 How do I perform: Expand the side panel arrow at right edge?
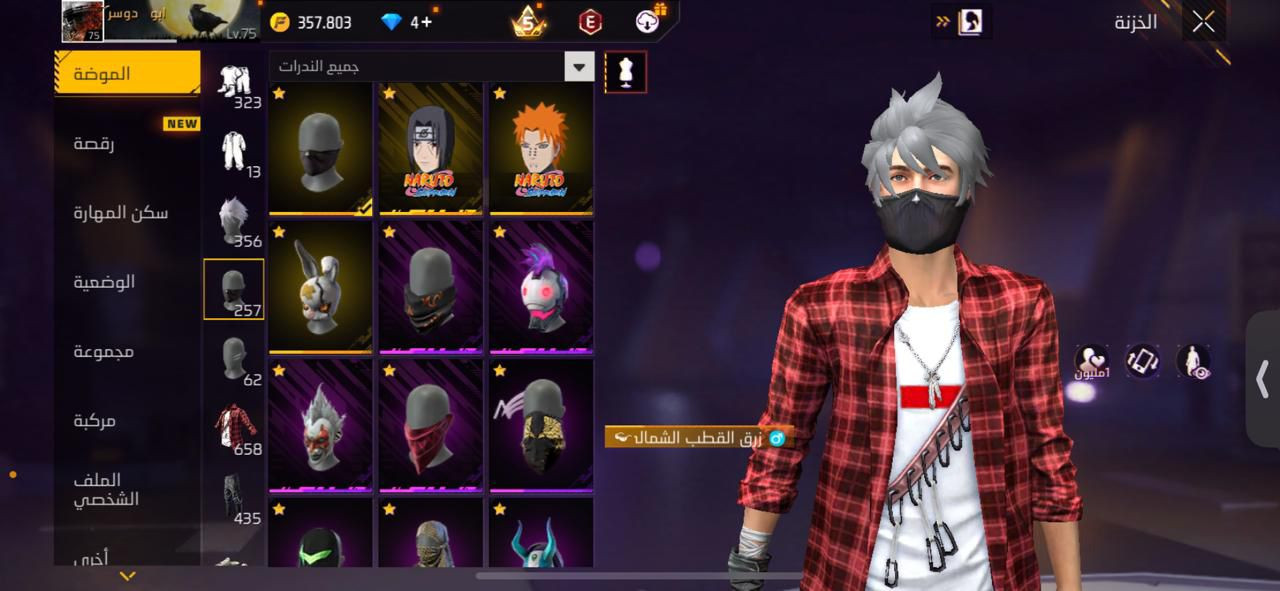pos(1262,379)
